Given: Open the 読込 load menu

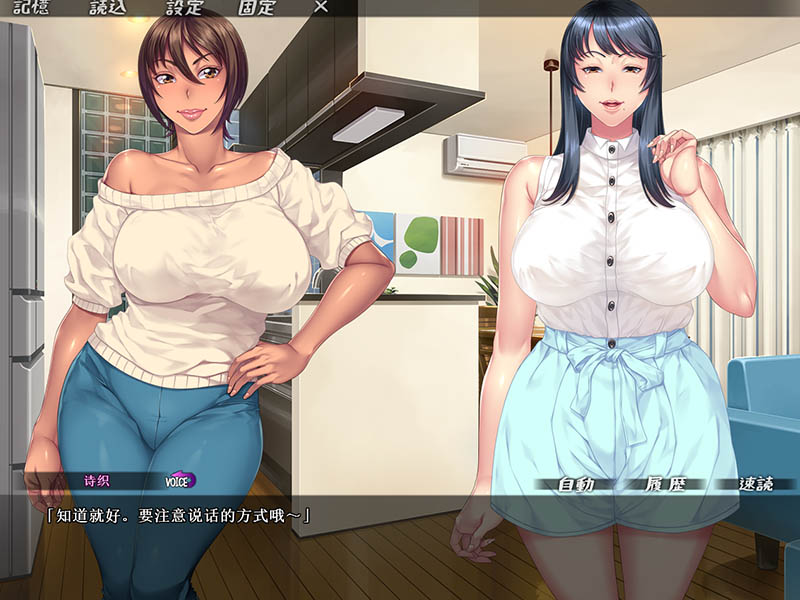Looking at the screenshot, I should point(110,7).
